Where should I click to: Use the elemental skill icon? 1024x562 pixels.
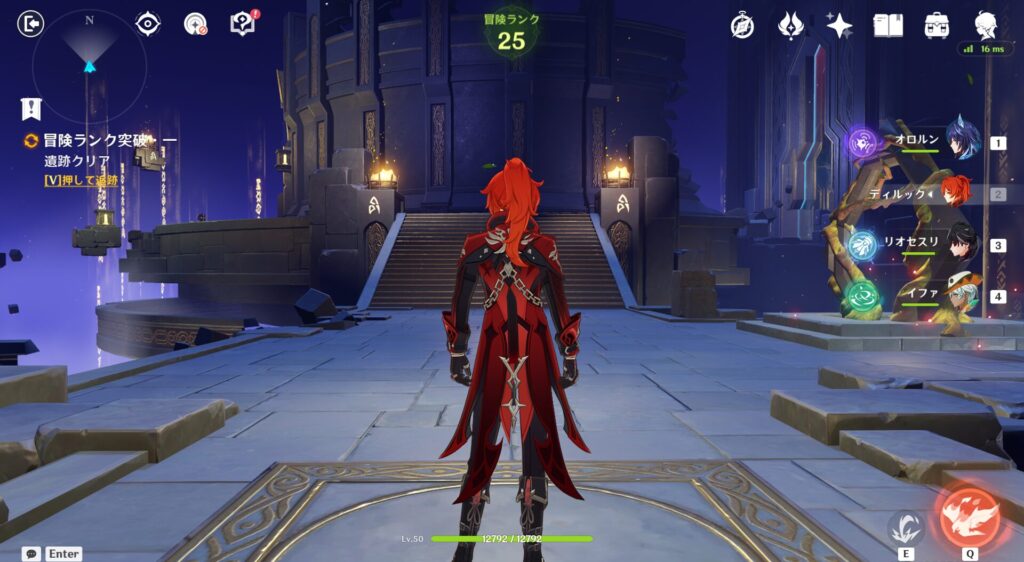coord(907,527)
